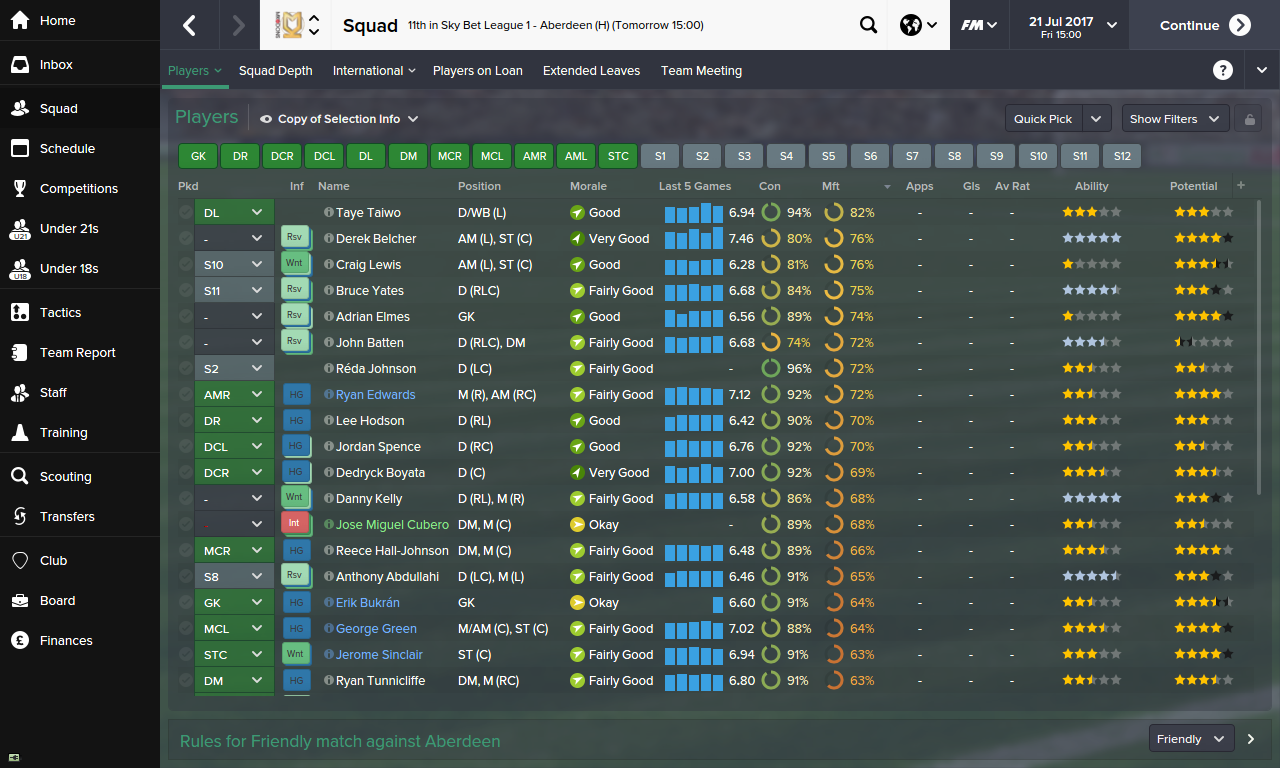Switch to the Squad Depth tab
This screenshot has height=768, width=1280.
(x=275, y=70)
